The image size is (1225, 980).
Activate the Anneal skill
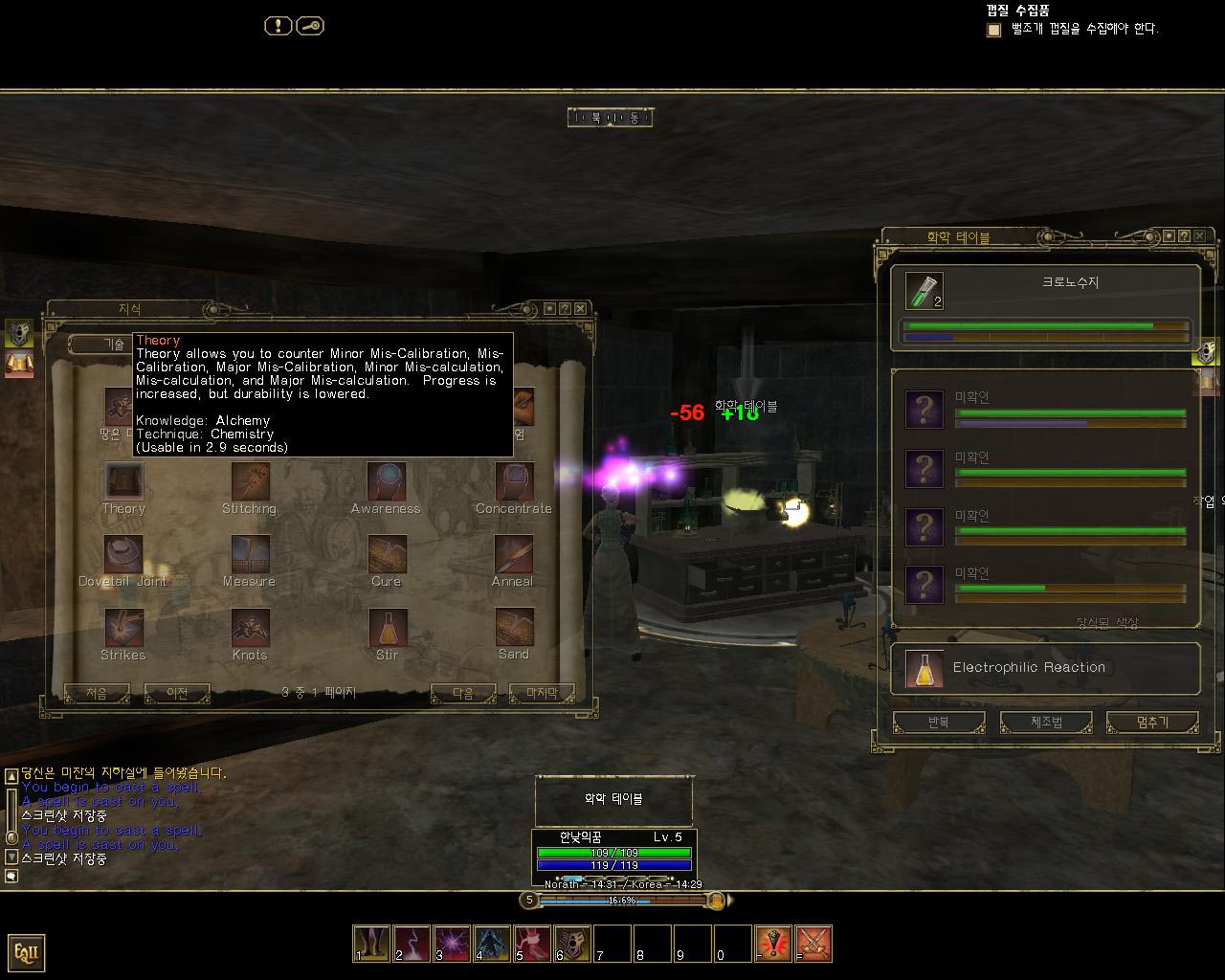[514, 554]
